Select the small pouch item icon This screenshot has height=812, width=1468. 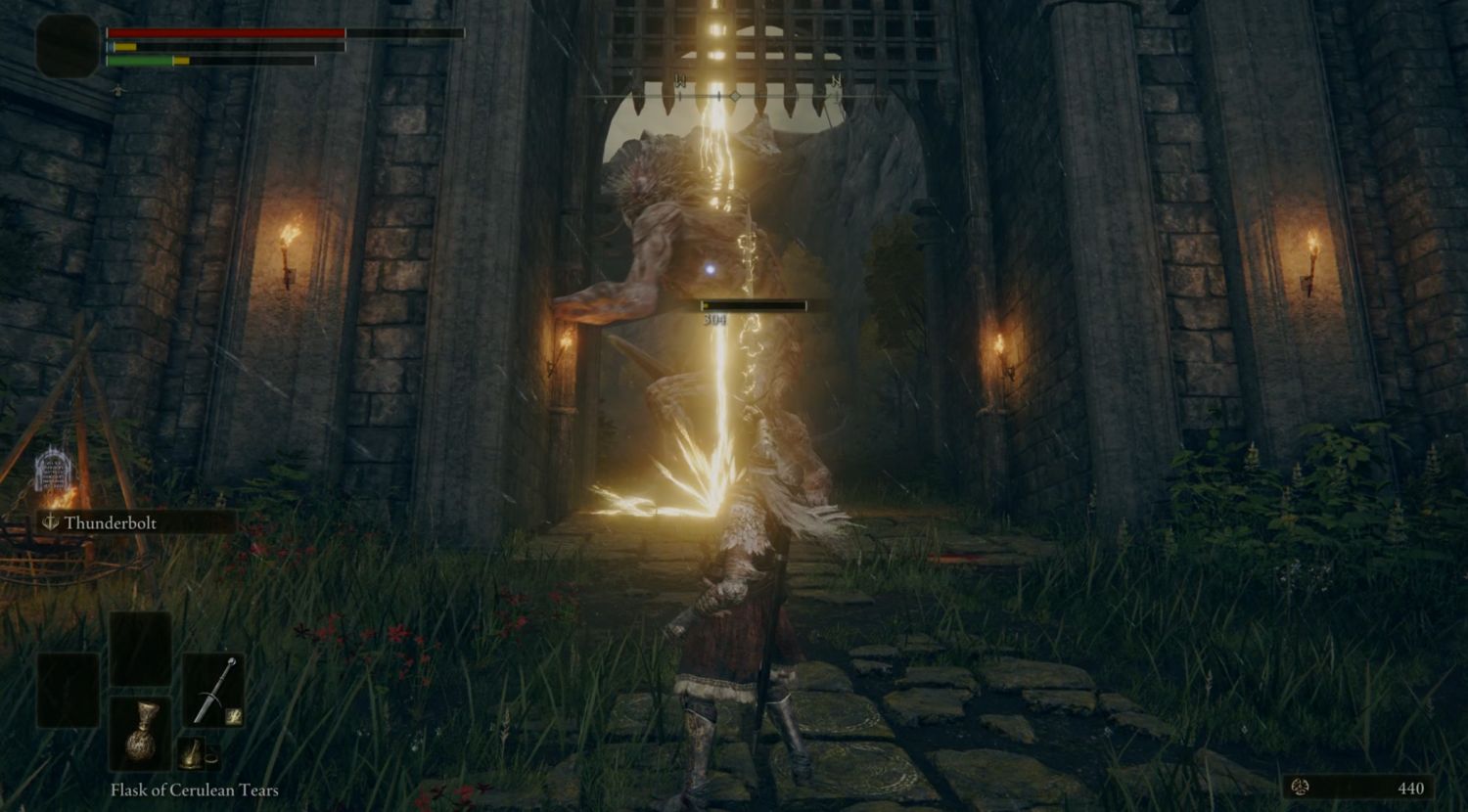pos(192,754)
